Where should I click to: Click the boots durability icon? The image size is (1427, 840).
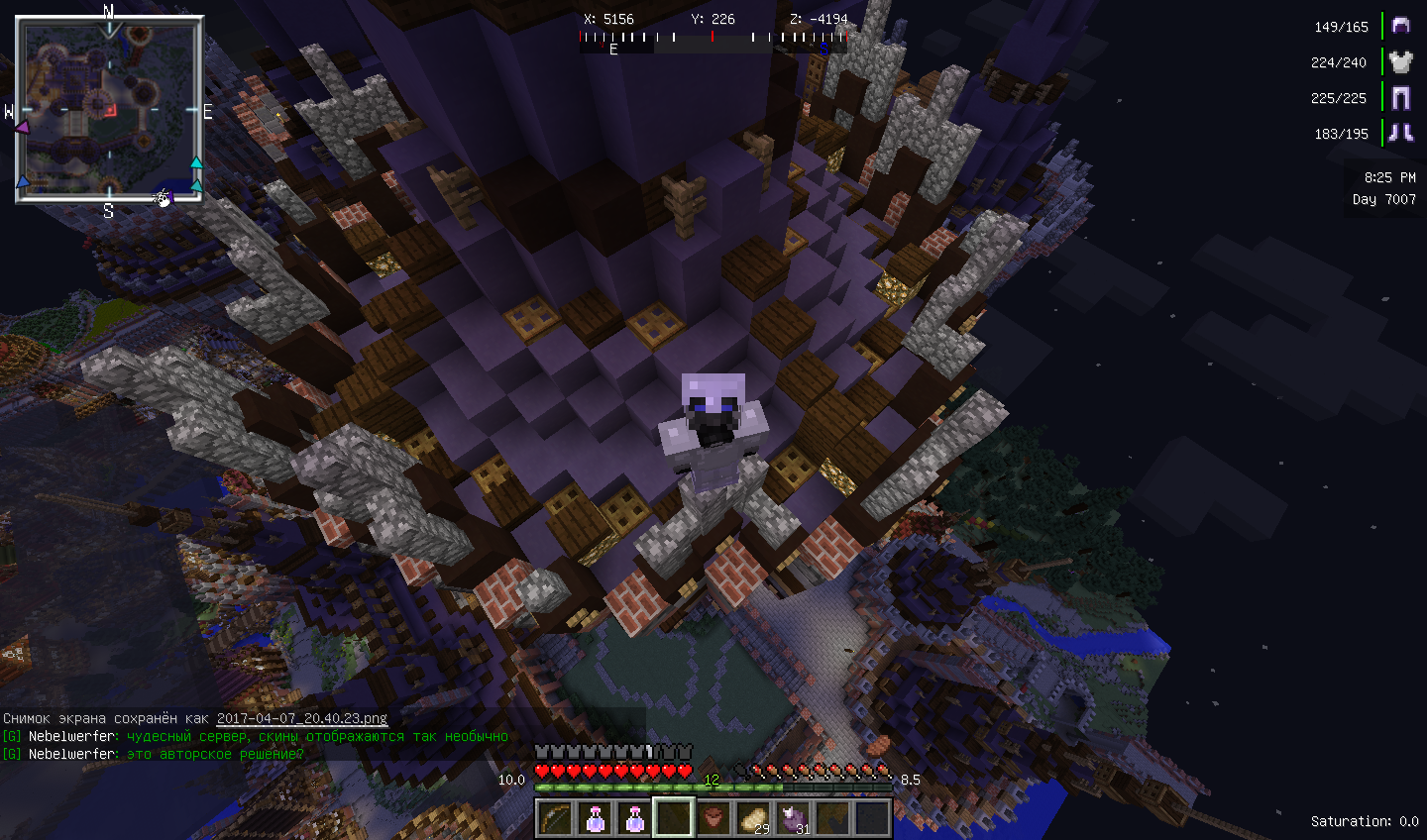click(x=1400, y=133)
